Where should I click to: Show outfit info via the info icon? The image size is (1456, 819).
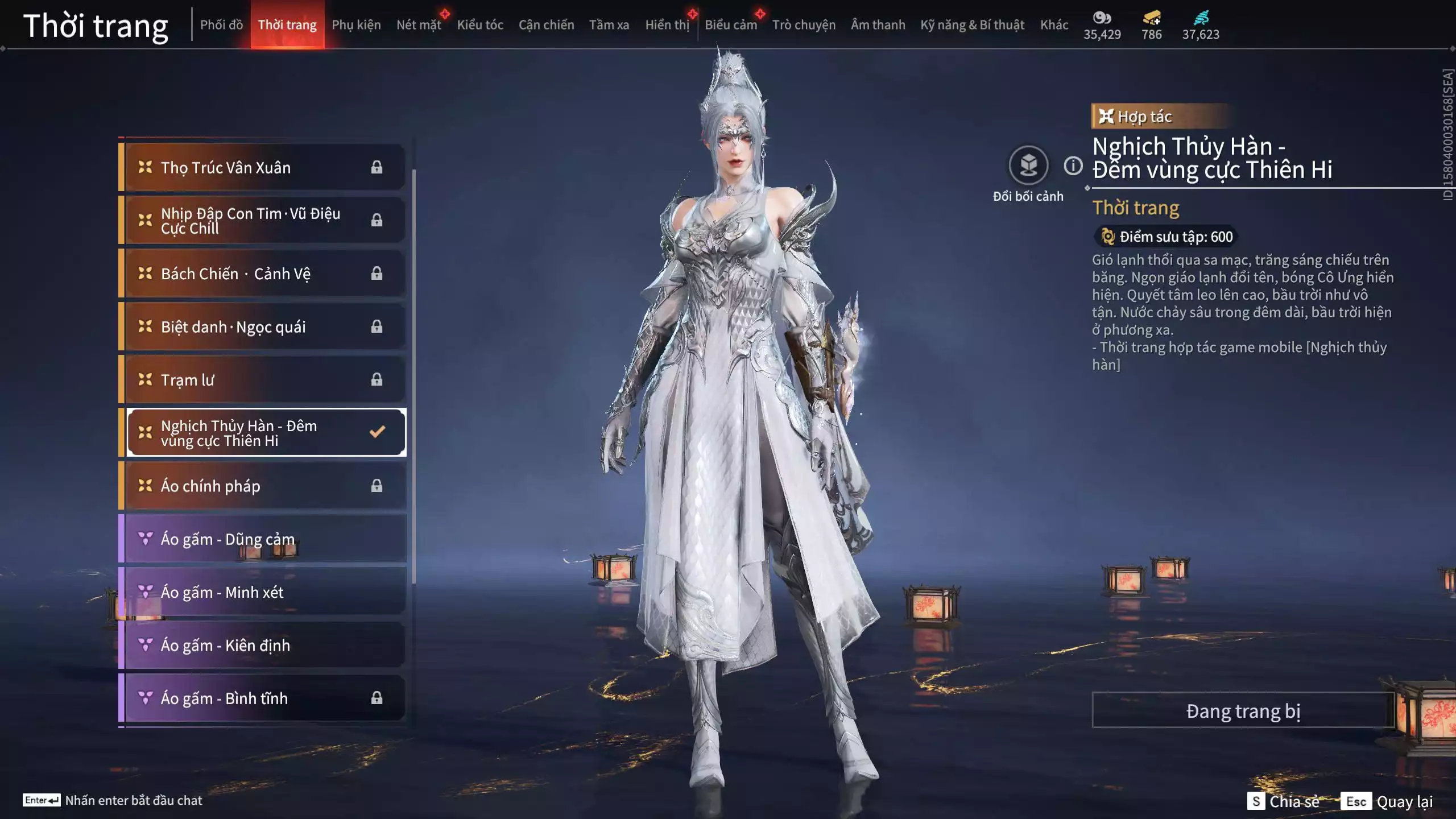tap(1073, 166)
